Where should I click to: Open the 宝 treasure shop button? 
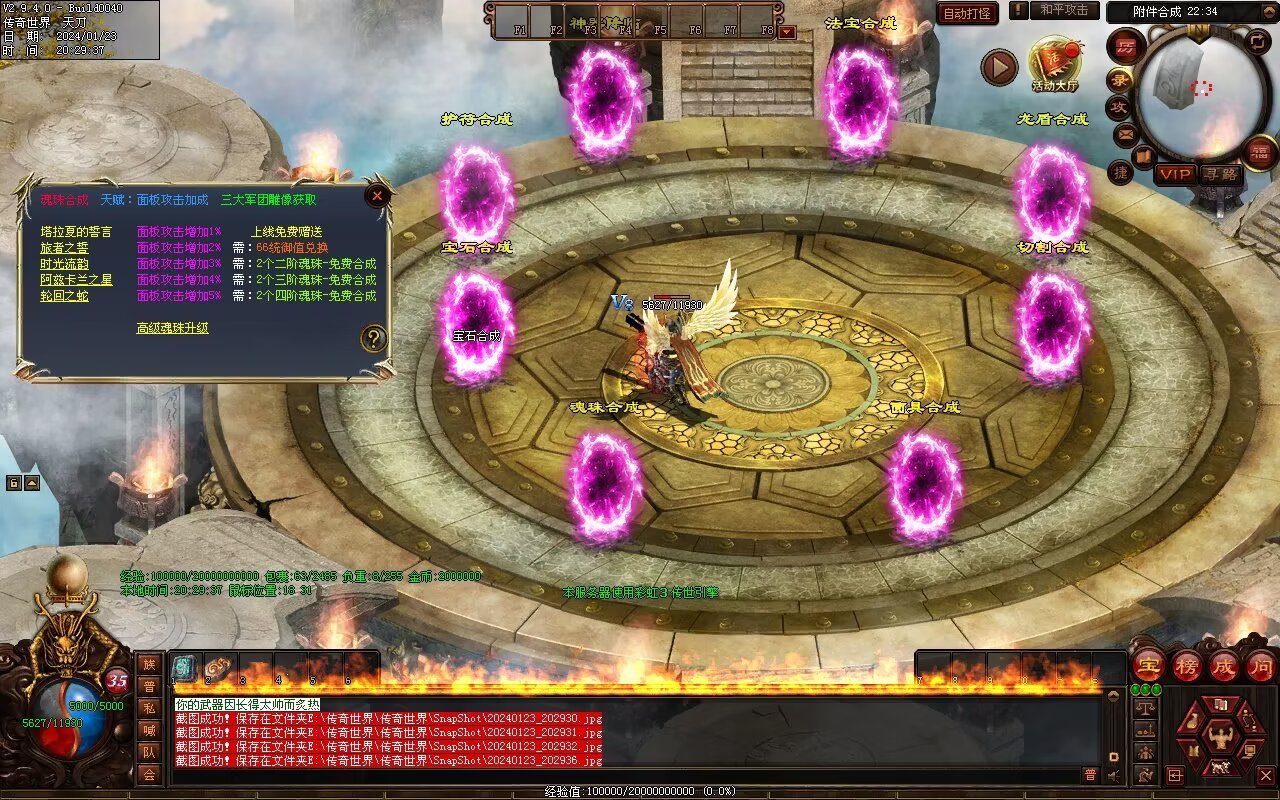coord(1149,666)
